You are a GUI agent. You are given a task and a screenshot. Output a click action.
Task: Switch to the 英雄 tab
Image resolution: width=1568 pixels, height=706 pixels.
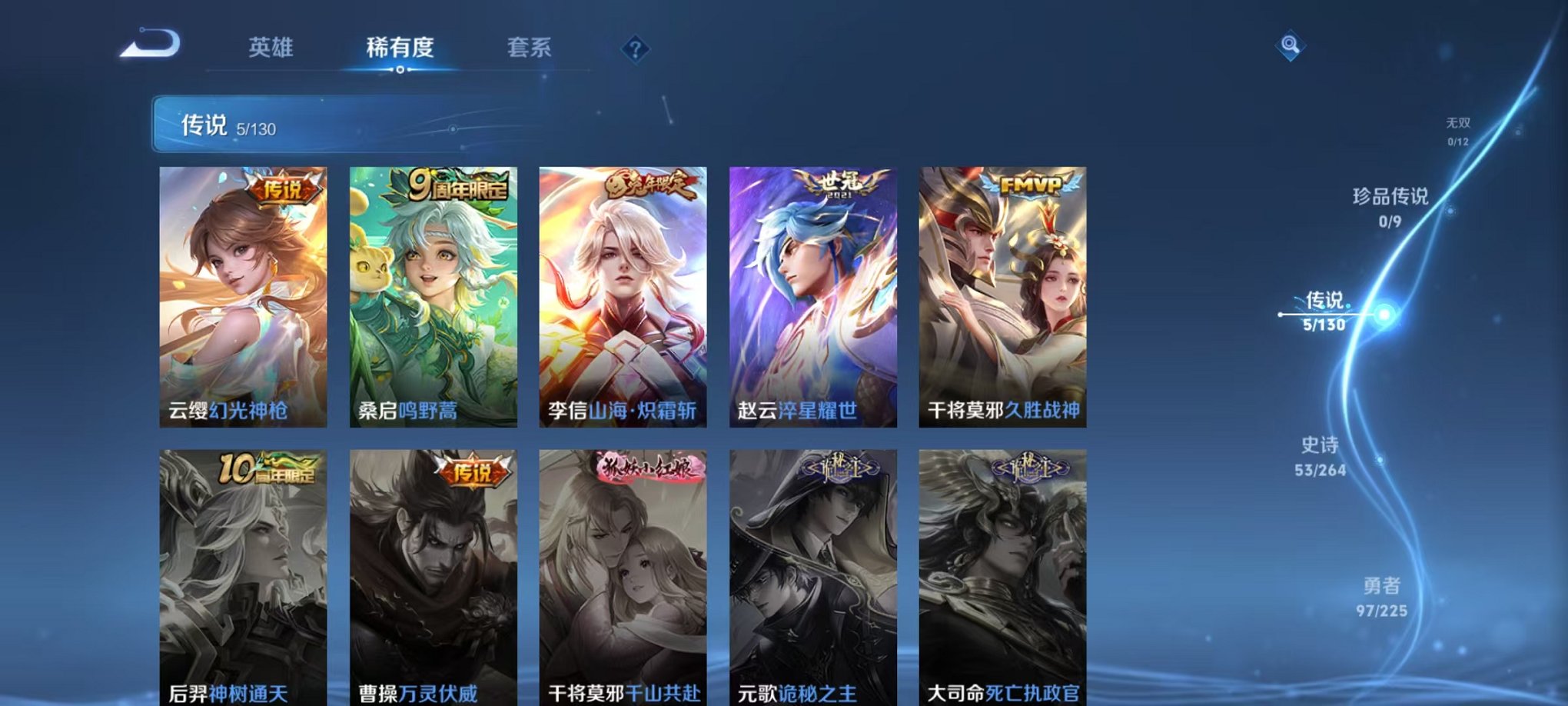click(270, 48)
